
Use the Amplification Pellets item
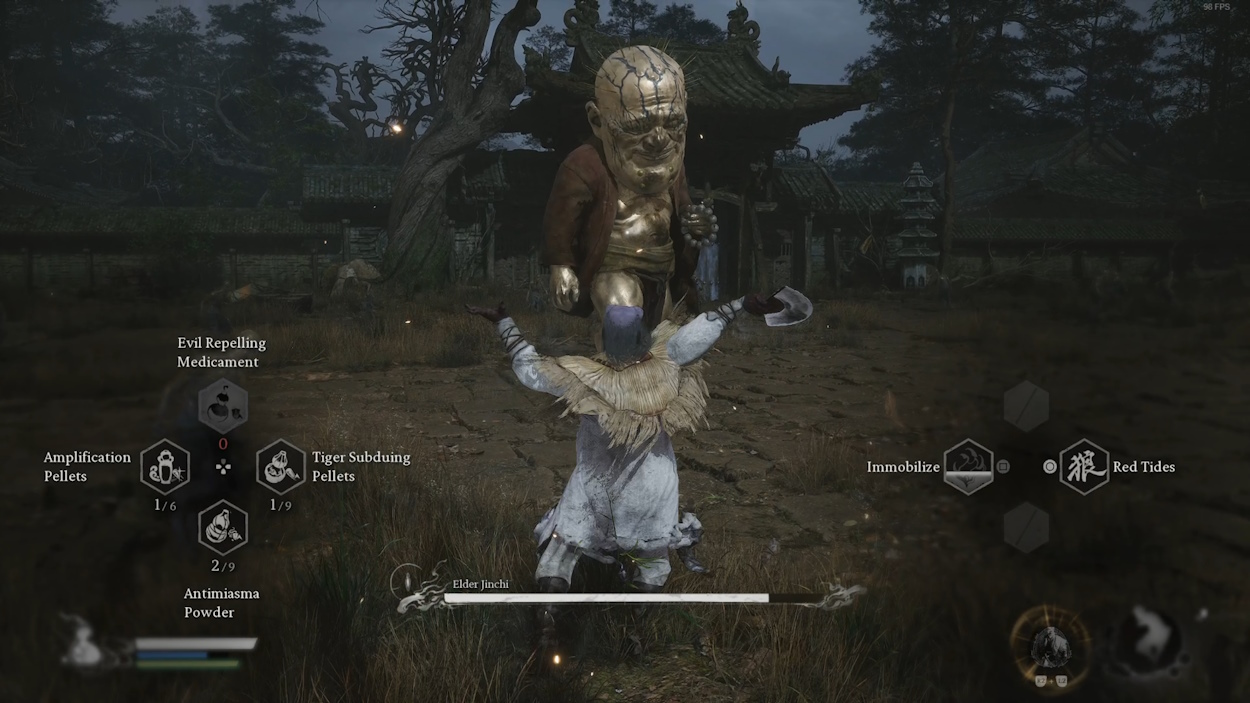[165, 467]
